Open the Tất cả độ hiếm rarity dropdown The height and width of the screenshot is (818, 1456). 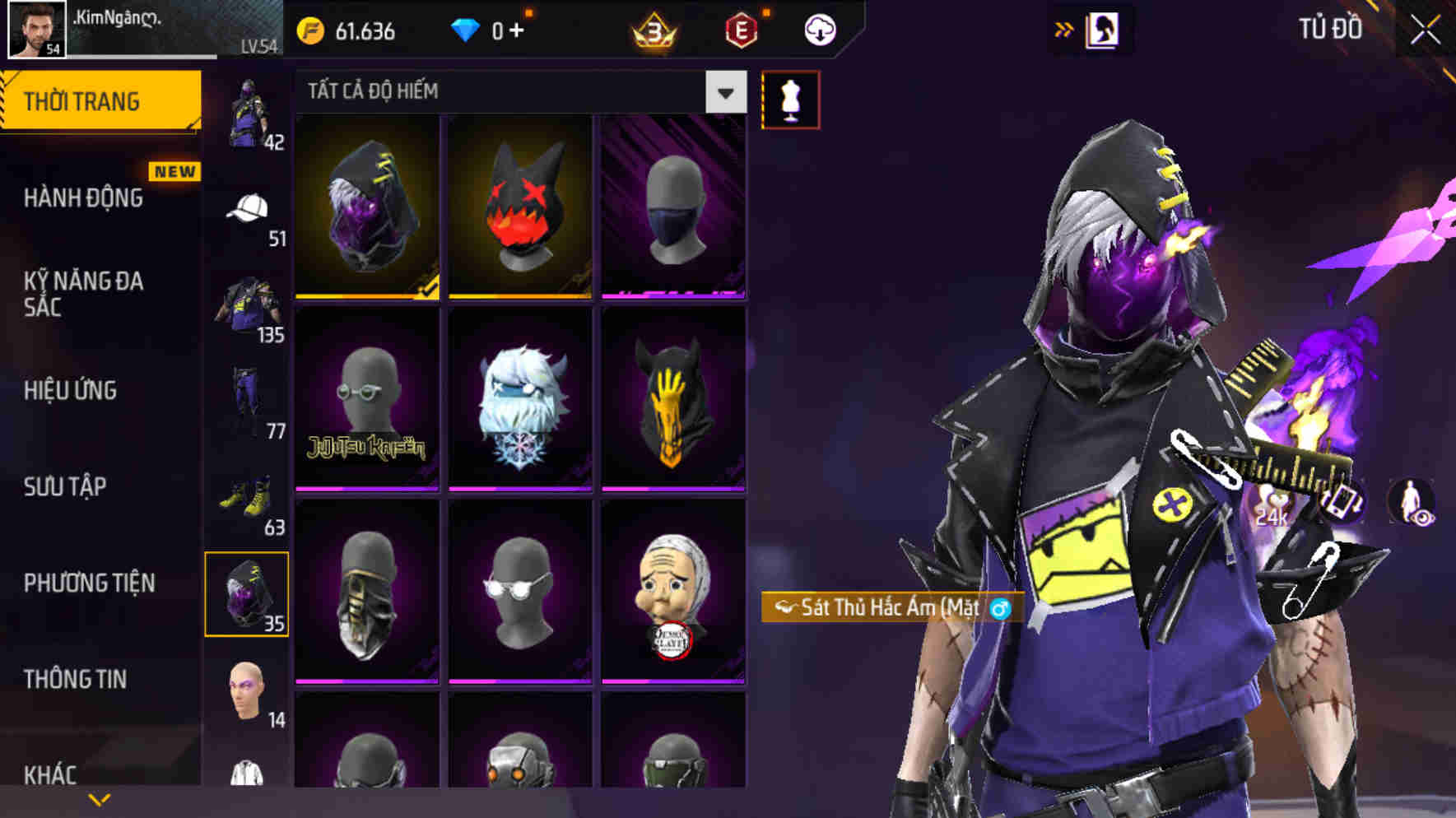click(x=724, y=92)
